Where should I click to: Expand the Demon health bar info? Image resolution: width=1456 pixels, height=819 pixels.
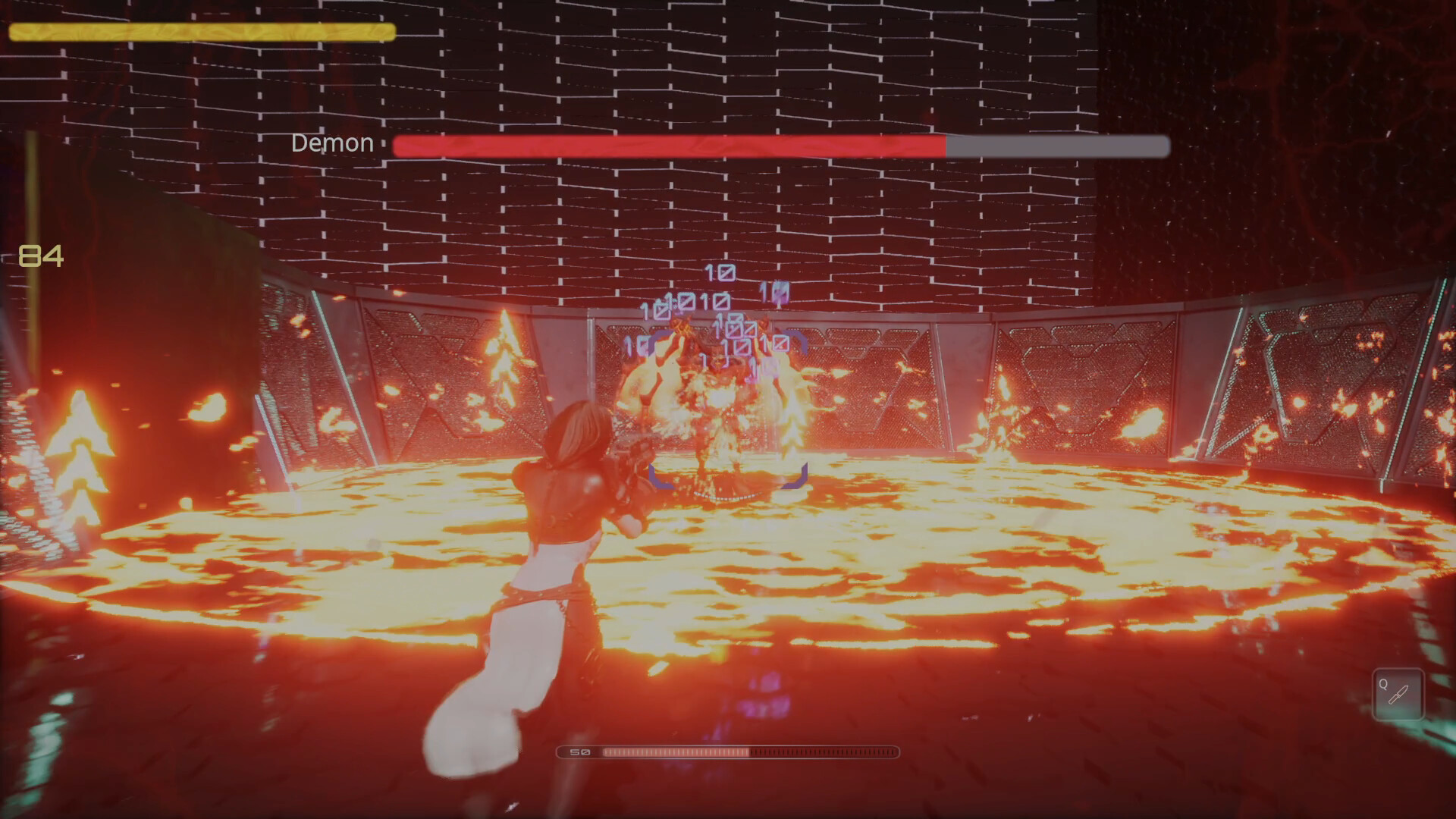tap(781, 144)
